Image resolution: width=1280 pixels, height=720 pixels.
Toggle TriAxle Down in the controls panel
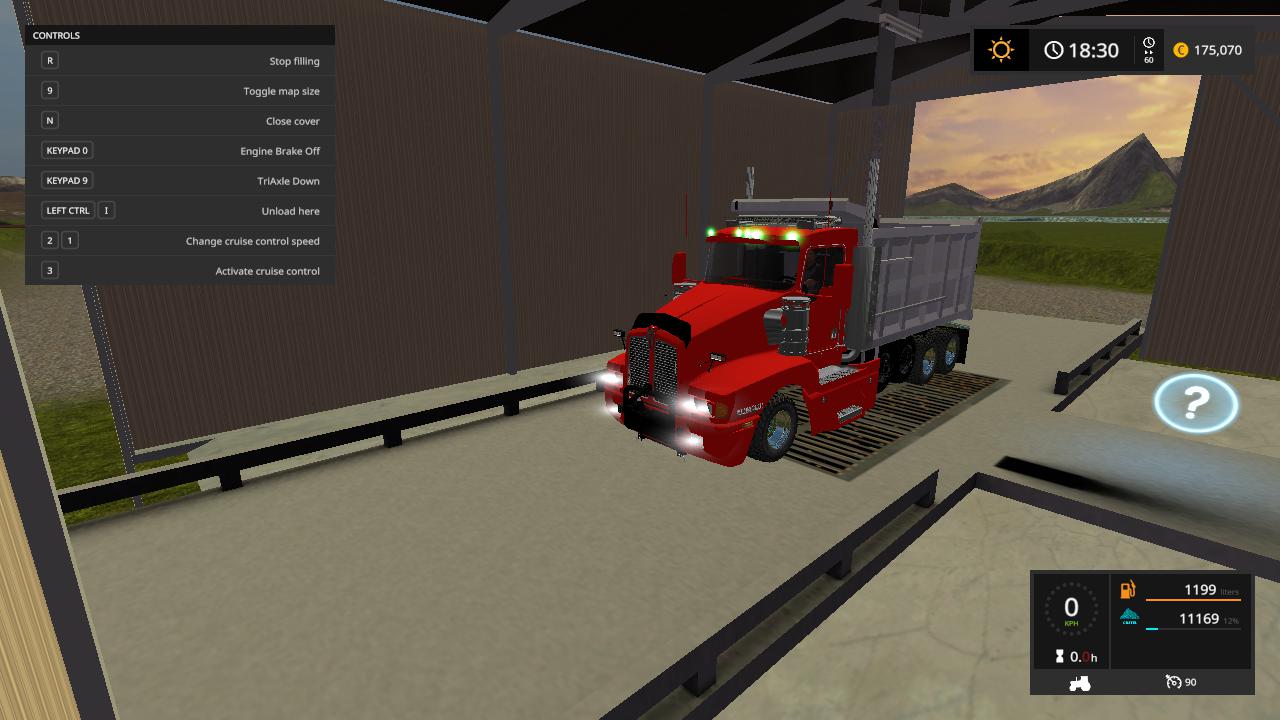[180, 180]
